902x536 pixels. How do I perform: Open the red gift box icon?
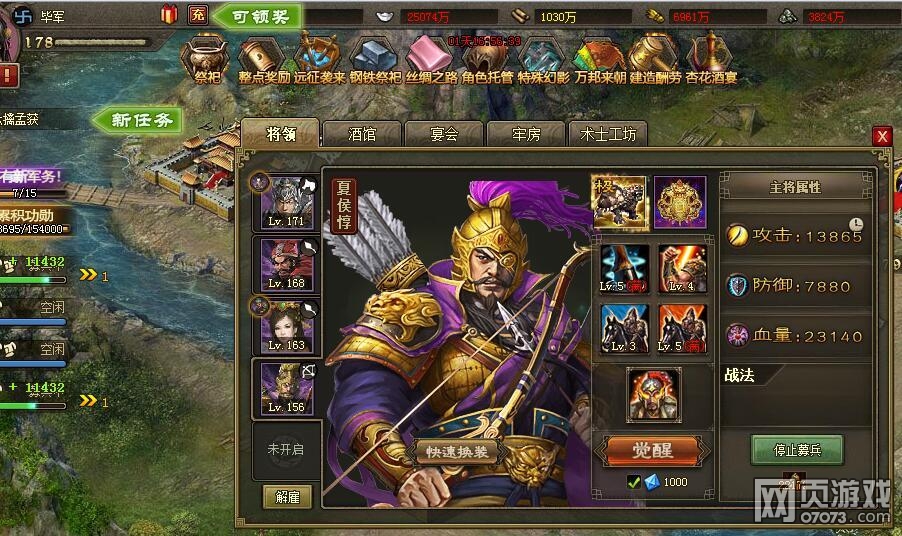coord(169,14)
